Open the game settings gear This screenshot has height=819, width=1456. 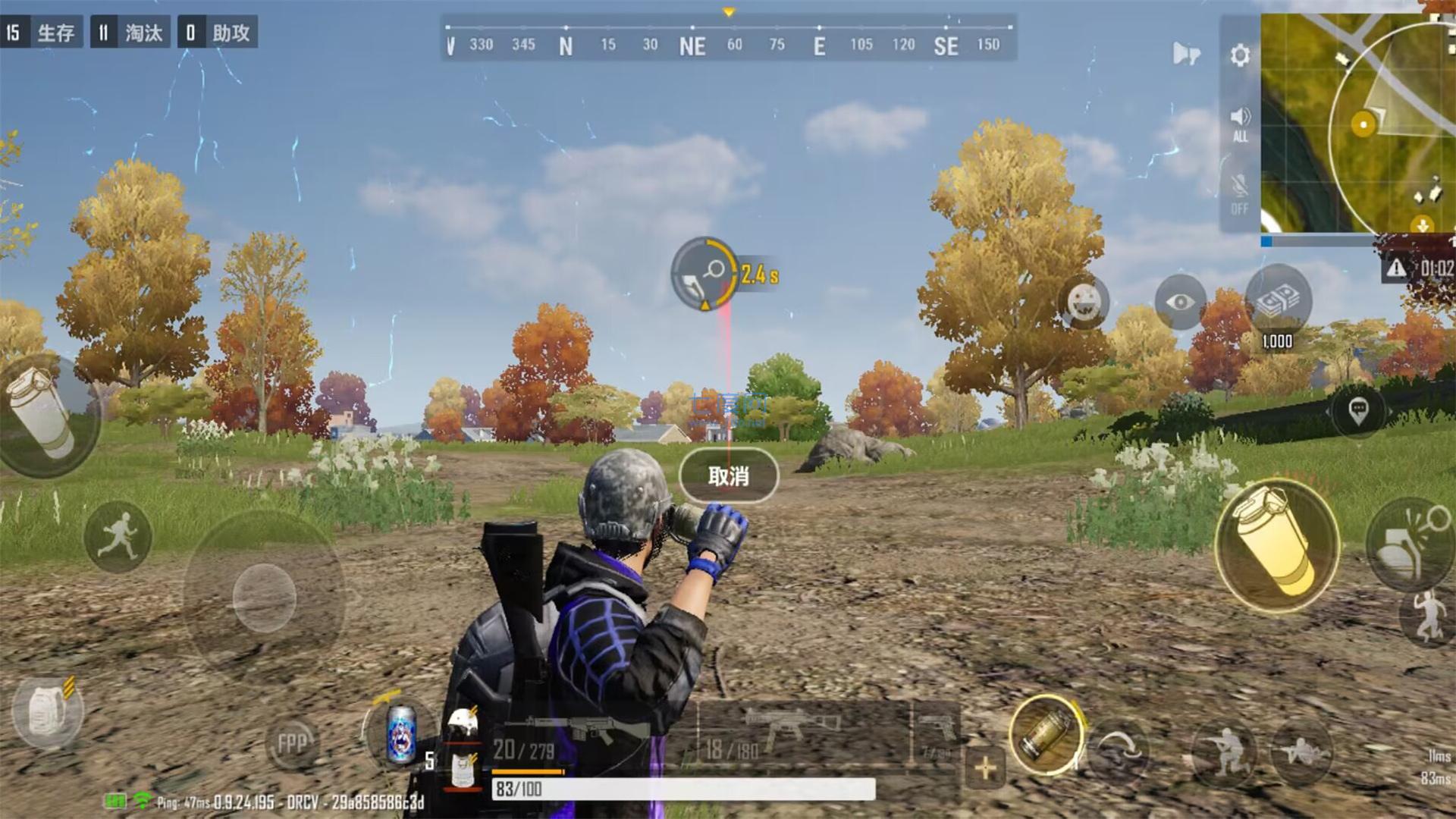tap(1239, 56)
